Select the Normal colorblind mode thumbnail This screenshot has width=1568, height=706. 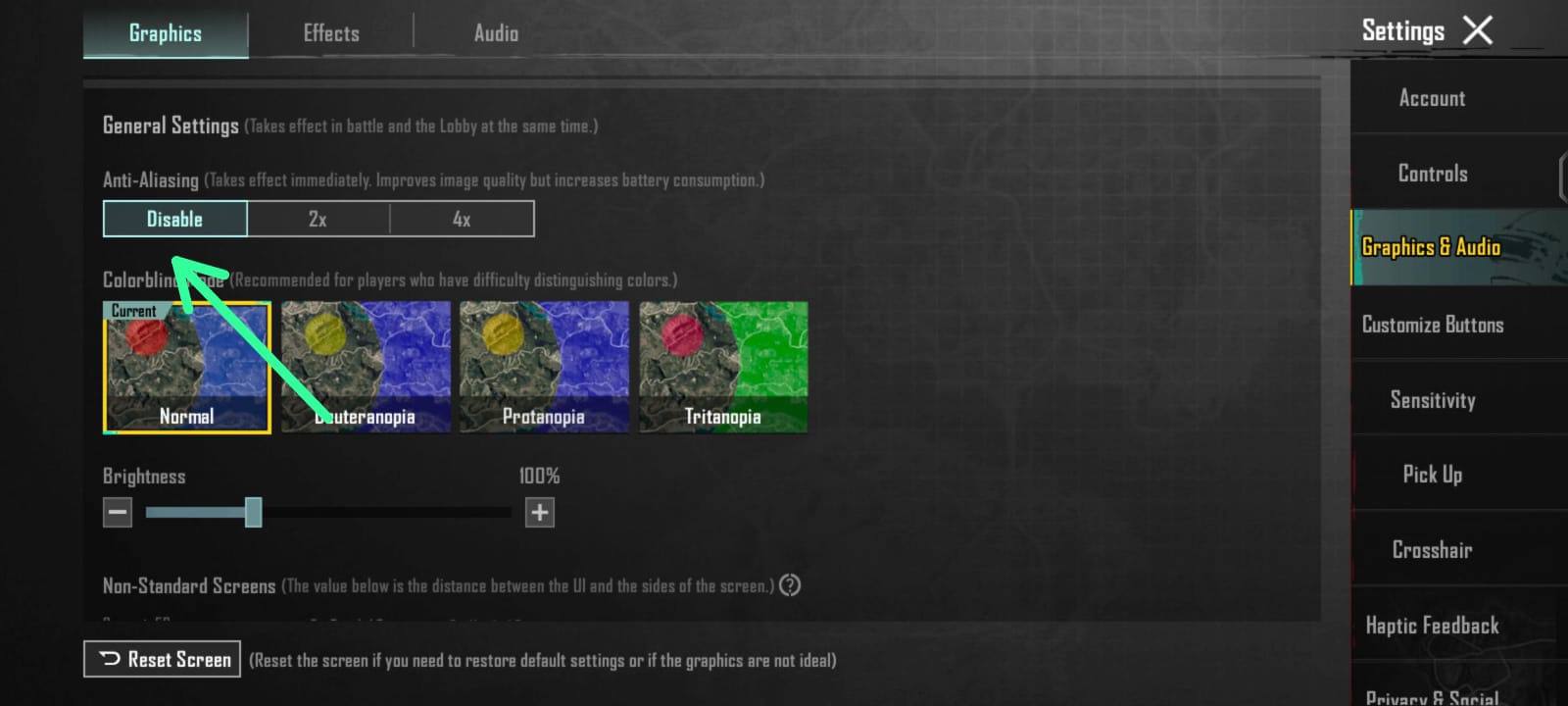tap(186, 367)
